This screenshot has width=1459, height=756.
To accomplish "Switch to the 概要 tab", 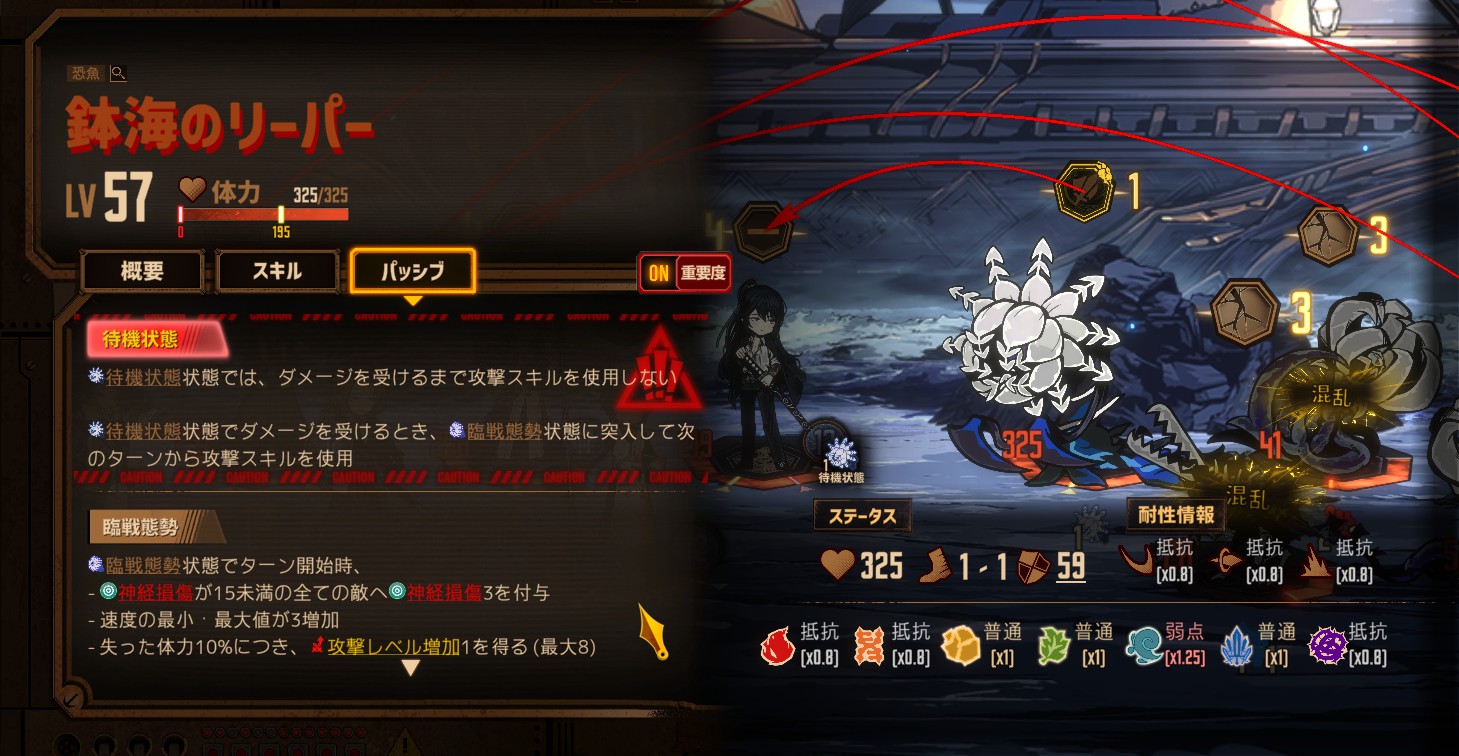I will click(x=142, y=270).
